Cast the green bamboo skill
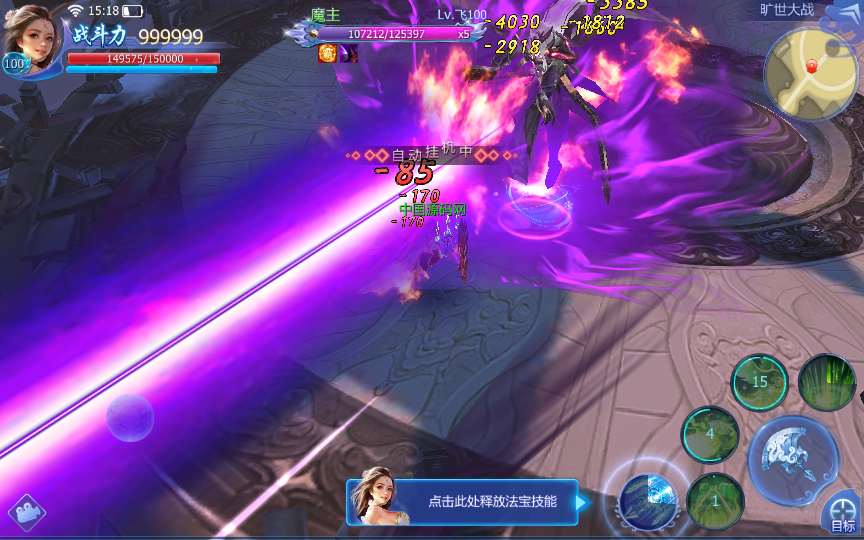The width and height of the screenshot is (864, 540). pos(827,382)
